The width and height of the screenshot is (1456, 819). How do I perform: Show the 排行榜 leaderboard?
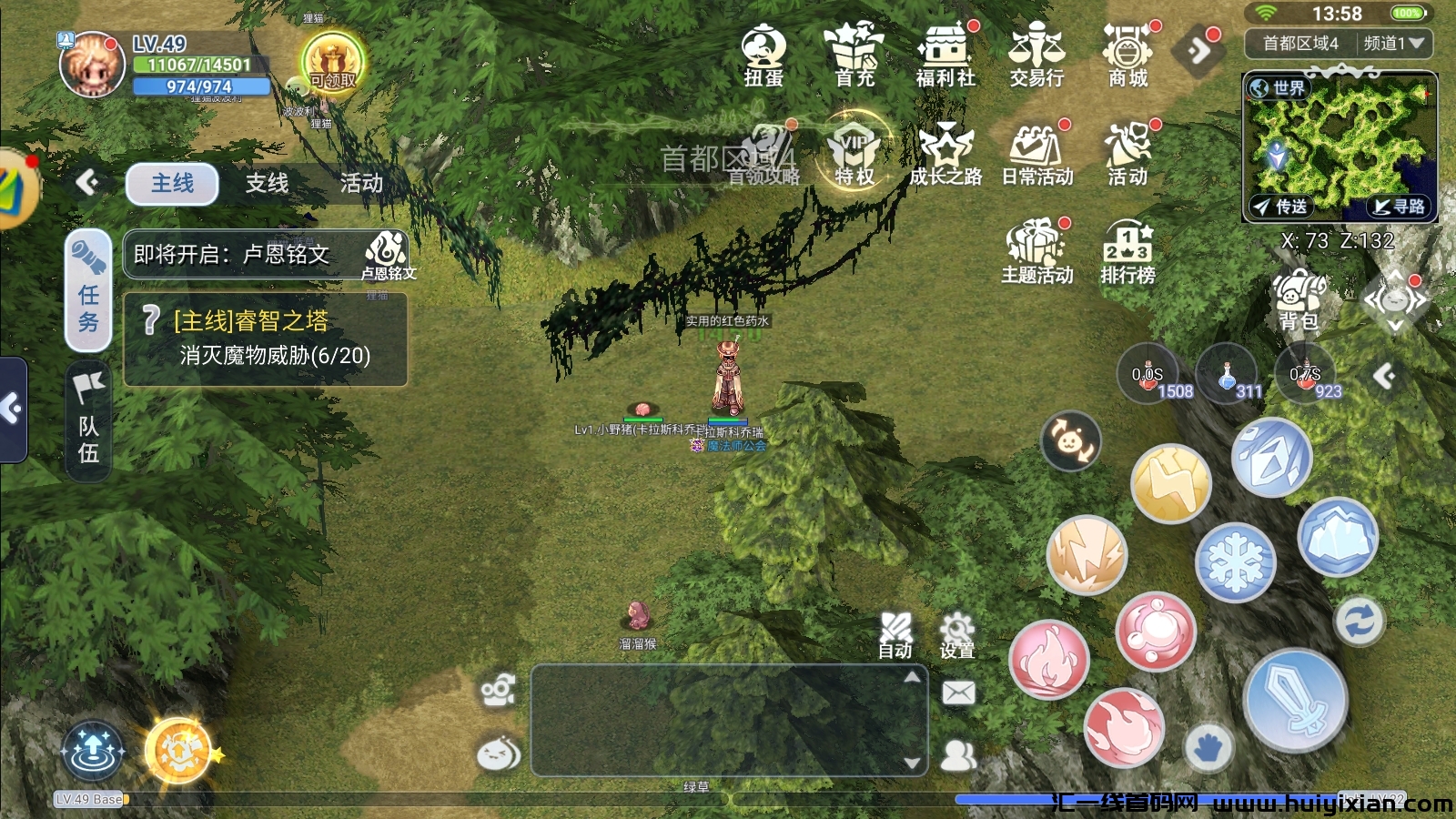pyautogui.click(x=1127, y=252)
